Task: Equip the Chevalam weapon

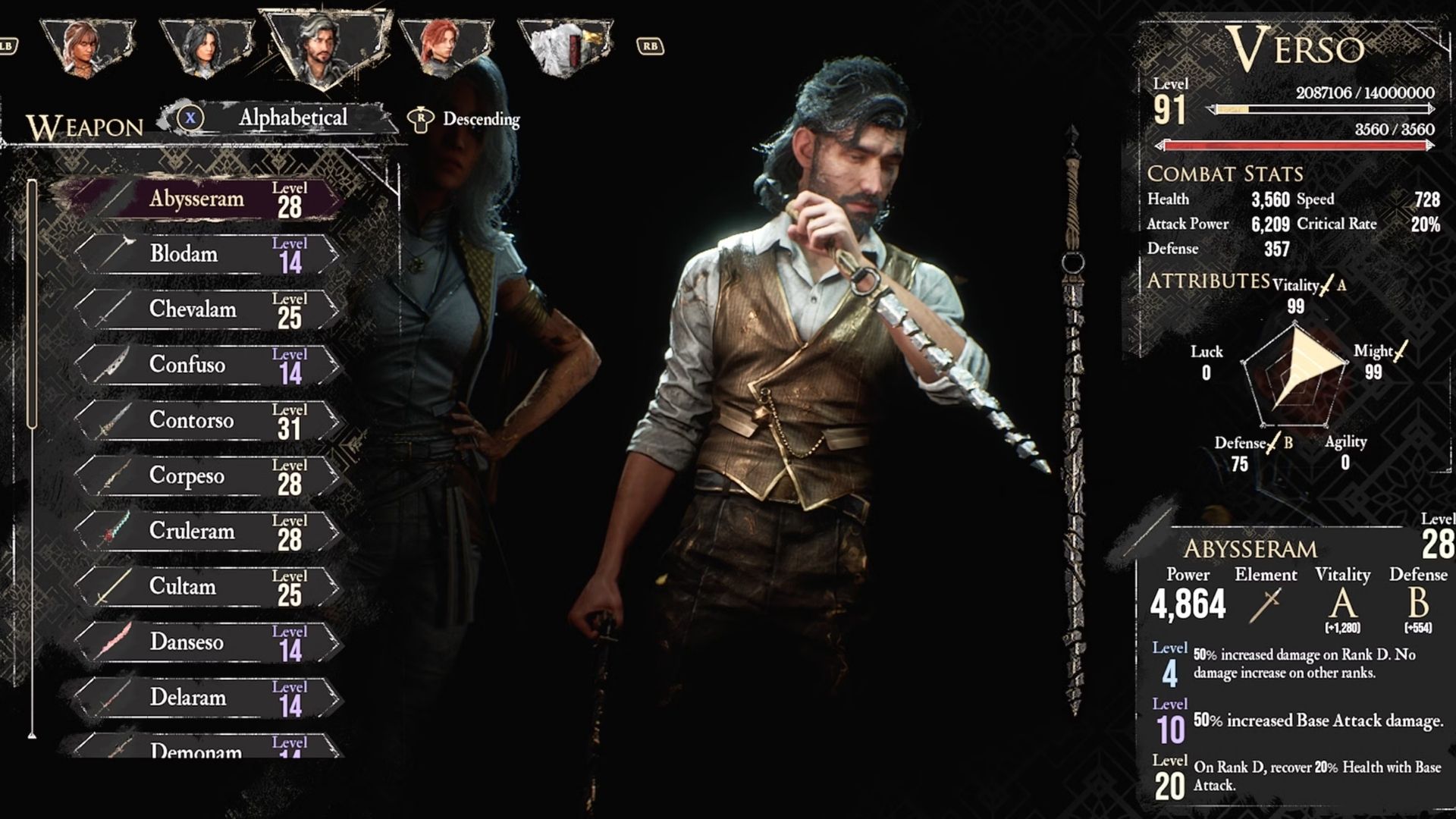Action: [x=205, y=309]
